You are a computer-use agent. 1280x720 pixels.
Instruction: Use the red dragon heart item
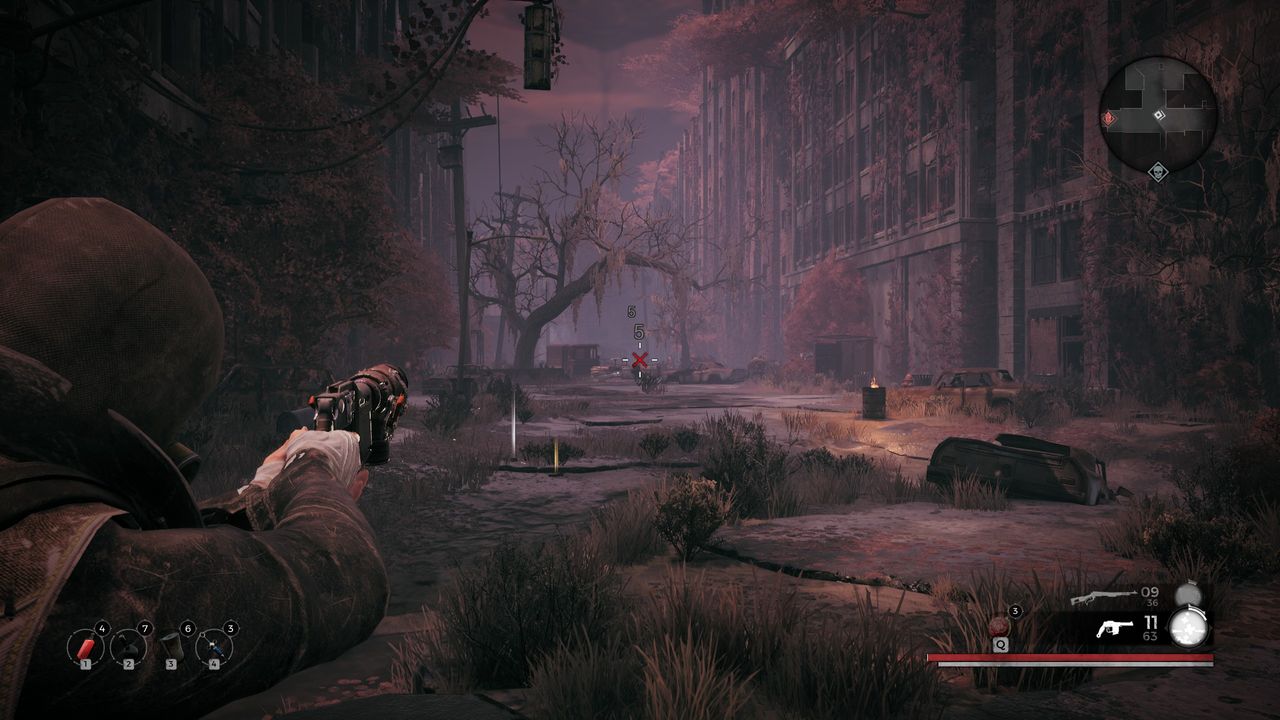click(999, 627)
